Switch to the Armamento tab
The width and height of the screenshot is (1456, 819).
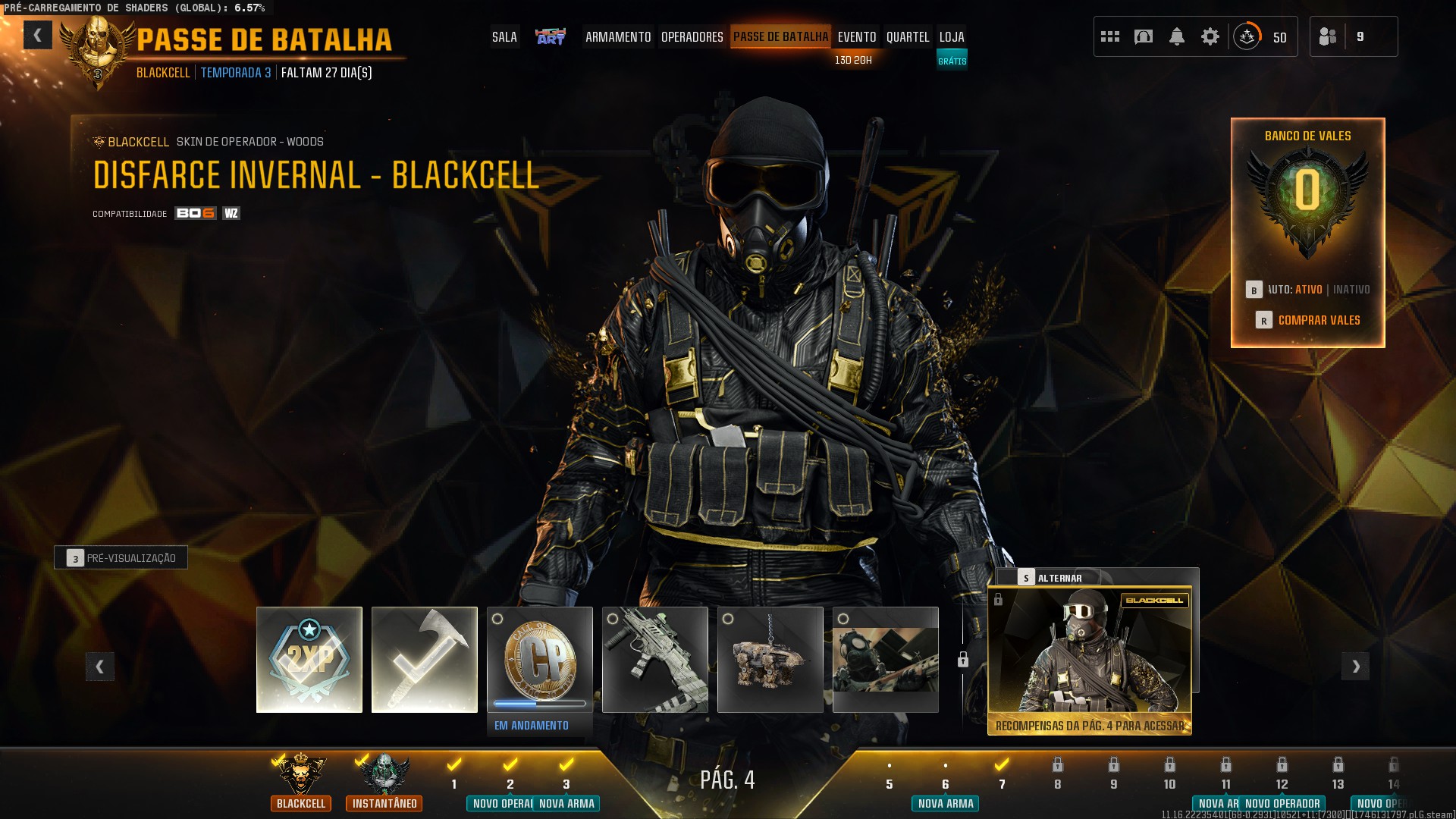tap(618, 36)
